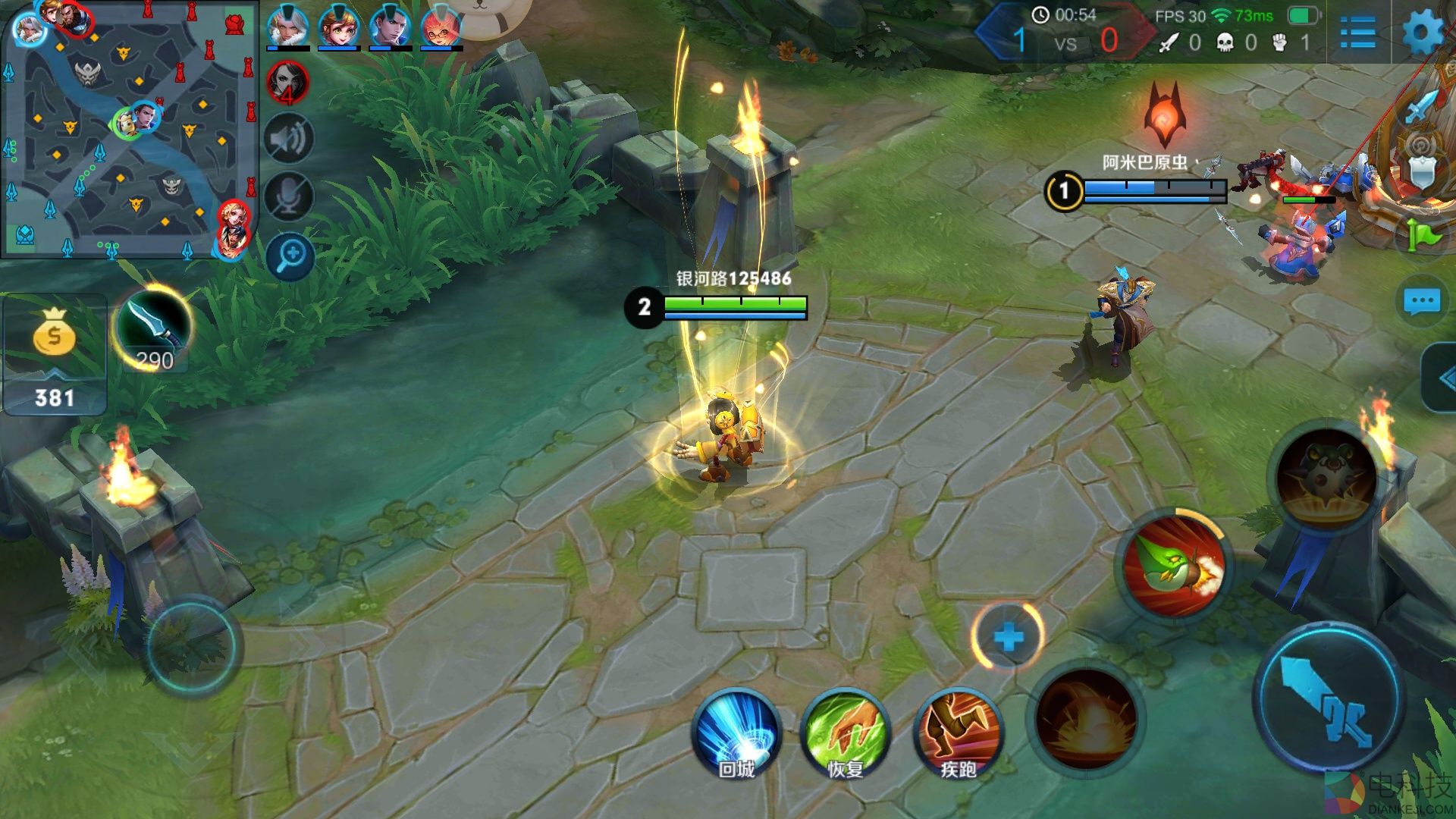The image size is (1456, 819).
Task: Tap the basic attack sword button
Action: point(1330,698)
